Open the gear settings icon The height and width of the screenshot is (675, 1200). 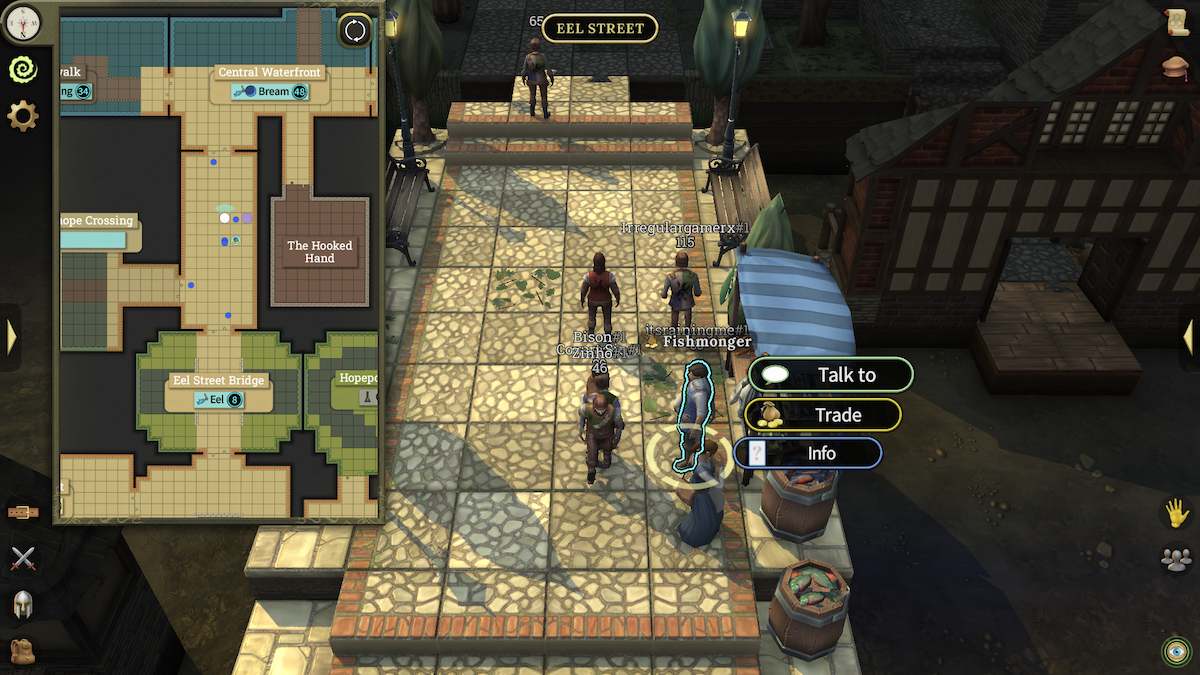click(22, 116)
